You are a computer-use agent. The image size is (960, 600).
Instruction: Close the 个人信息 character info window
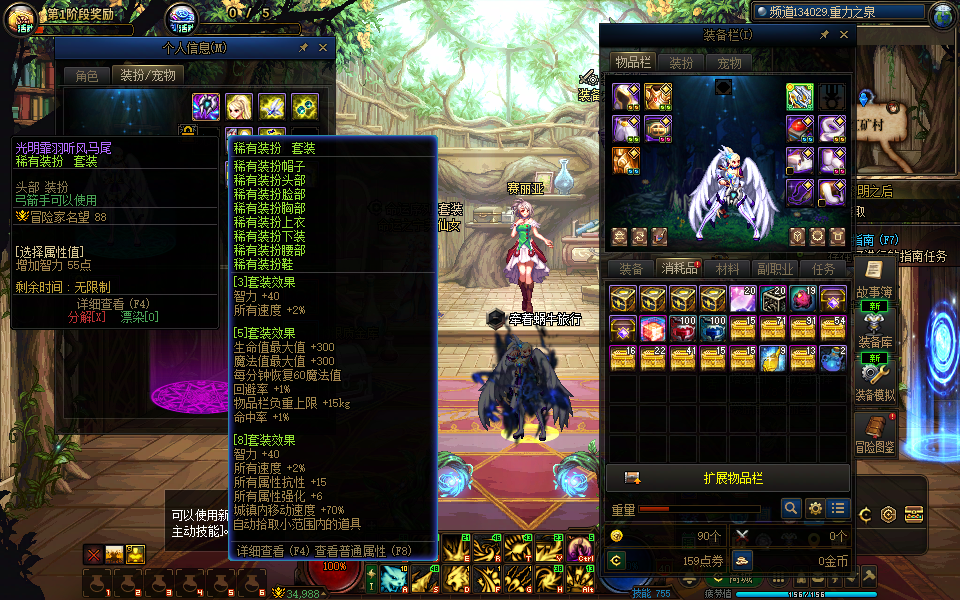323,47
